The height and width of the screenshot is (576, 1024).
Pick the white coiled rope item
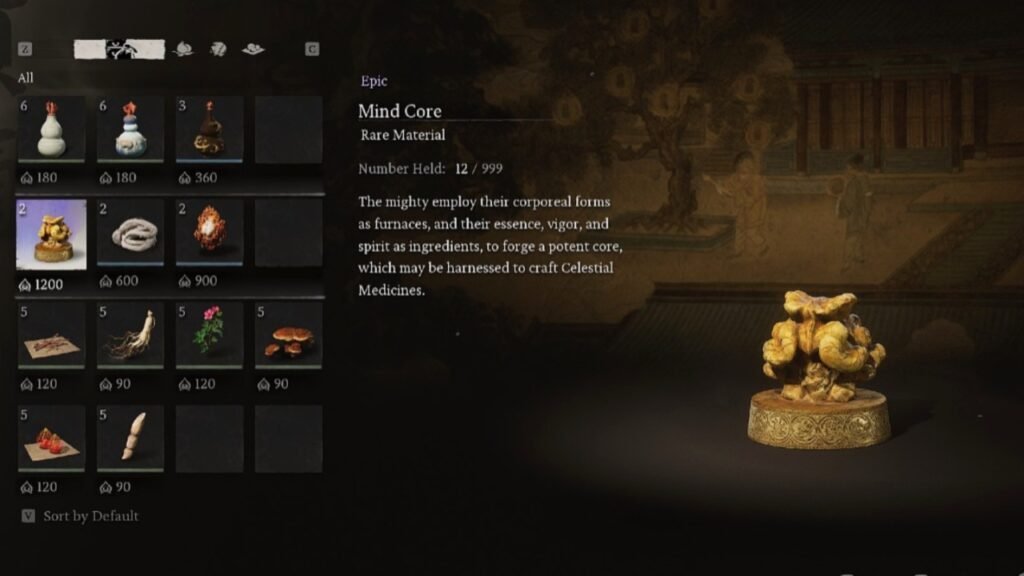pos(130,234)
